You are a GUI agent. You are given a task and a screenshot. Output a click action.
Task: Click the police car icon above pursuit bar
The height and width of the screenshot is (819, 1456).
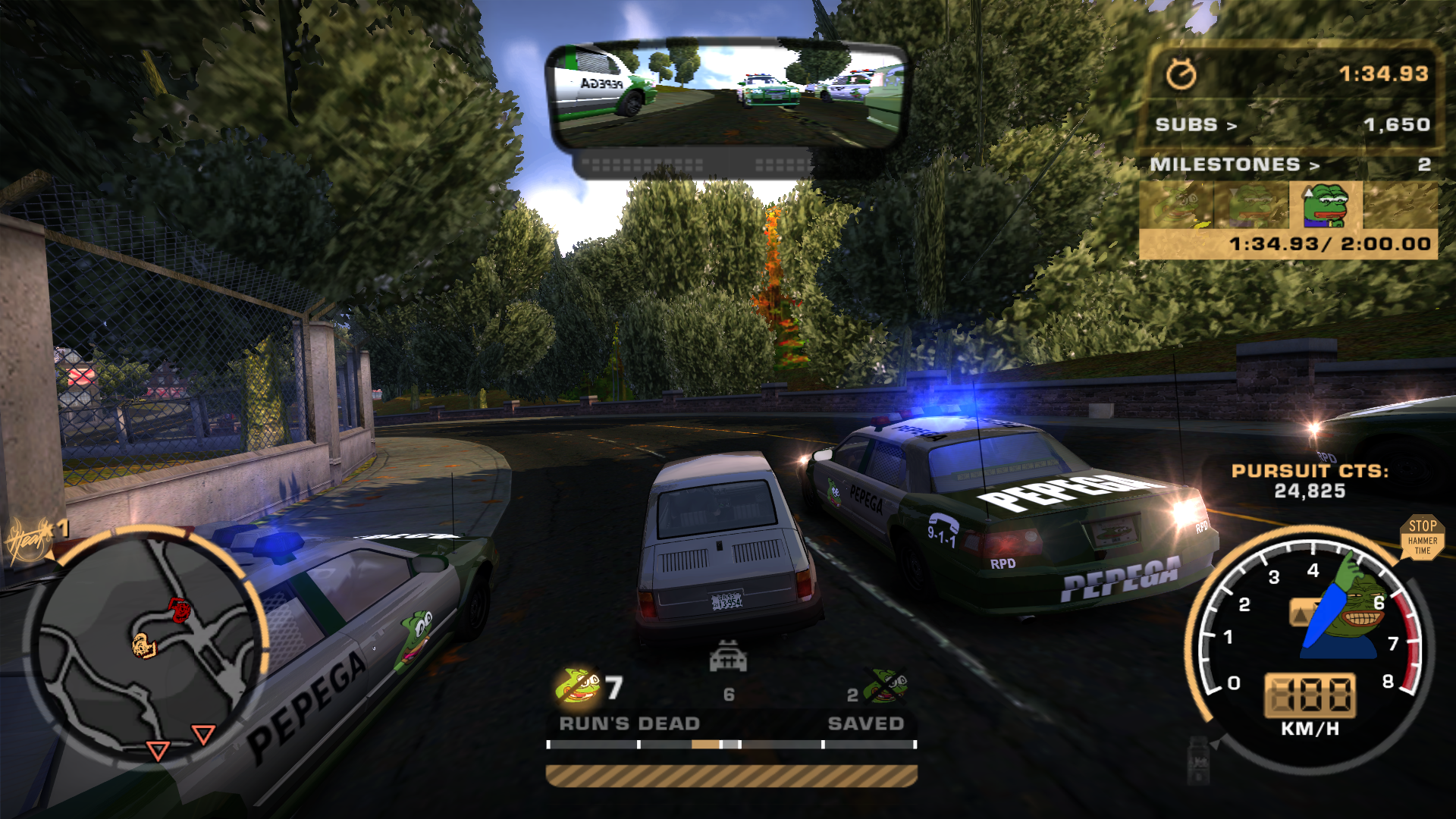tap(728, 657)
